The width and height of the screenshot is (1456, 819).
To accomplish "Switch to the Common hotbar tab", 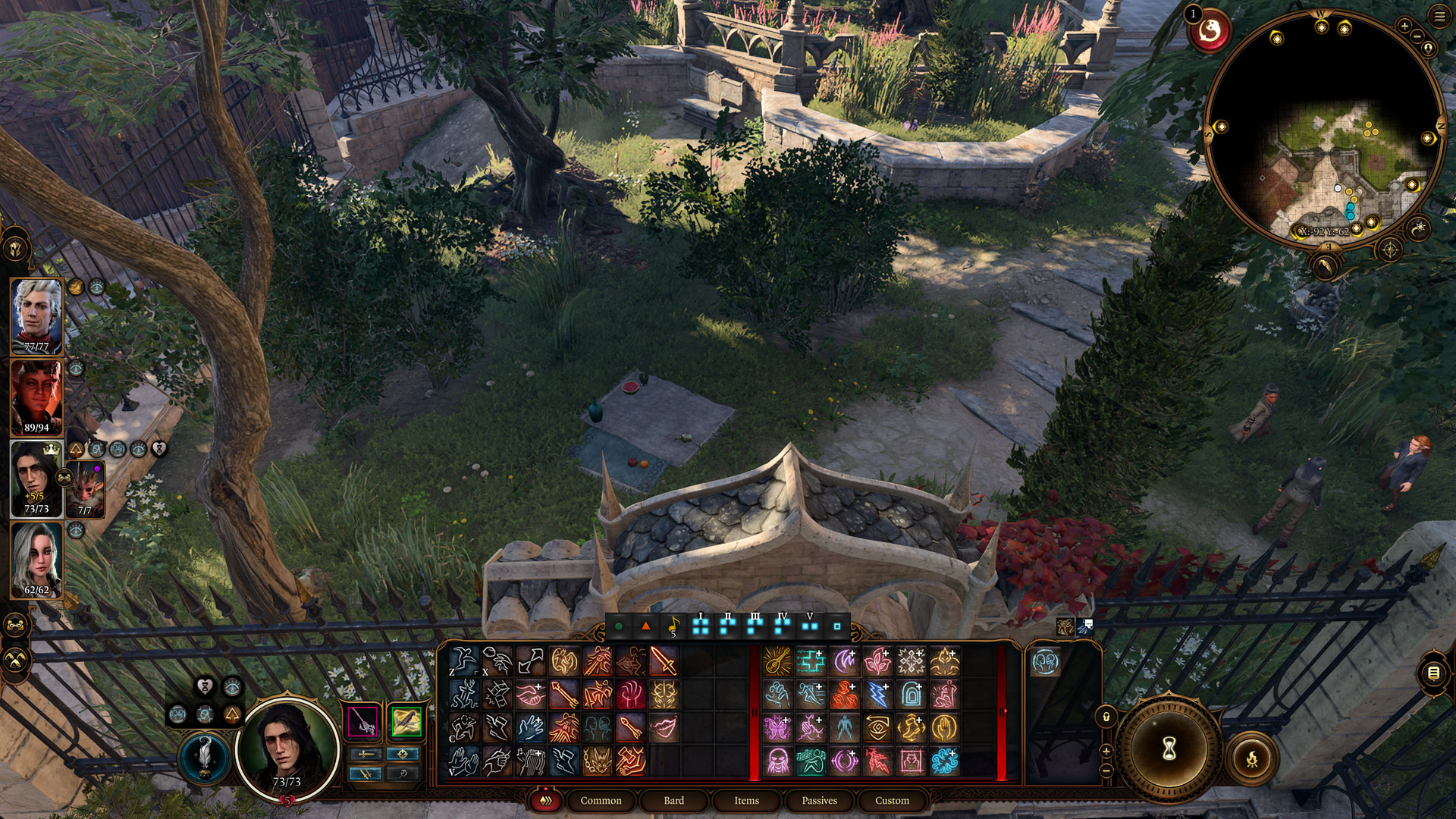I will pyautogui.click(x=601, y=801).
